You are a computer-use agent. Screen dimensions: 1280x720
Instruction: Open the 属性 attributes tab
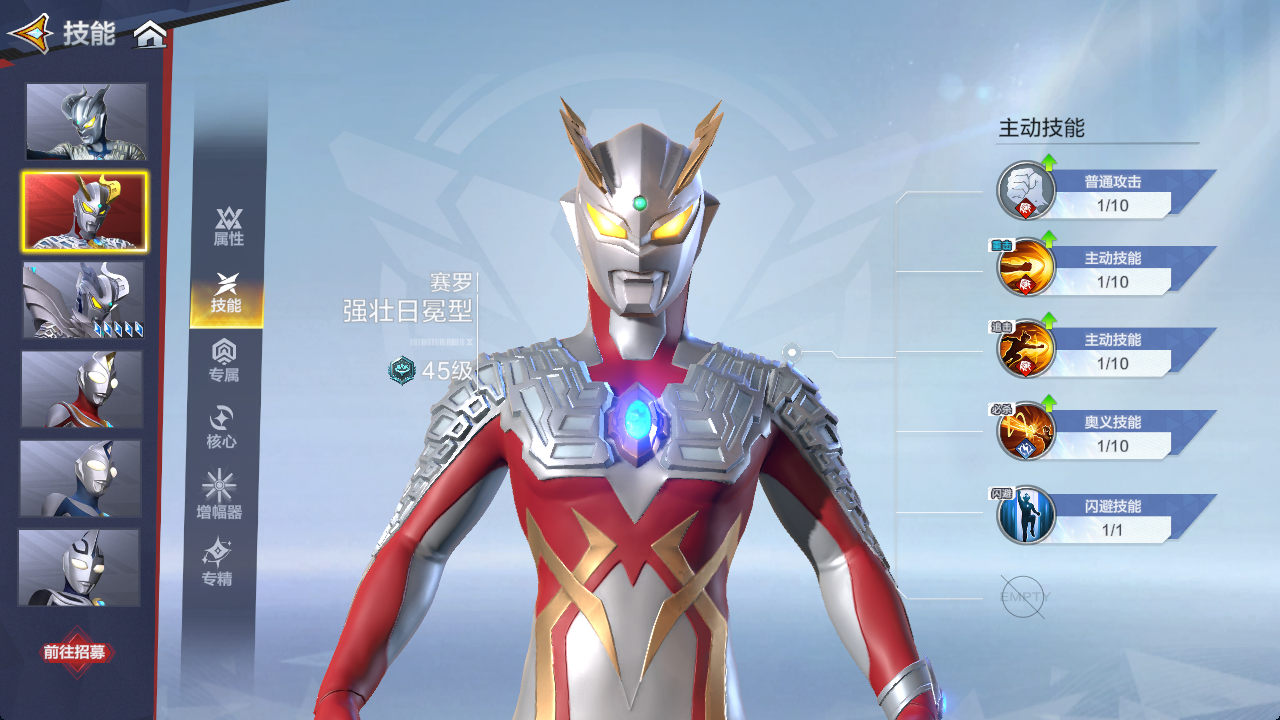point(228,227)
